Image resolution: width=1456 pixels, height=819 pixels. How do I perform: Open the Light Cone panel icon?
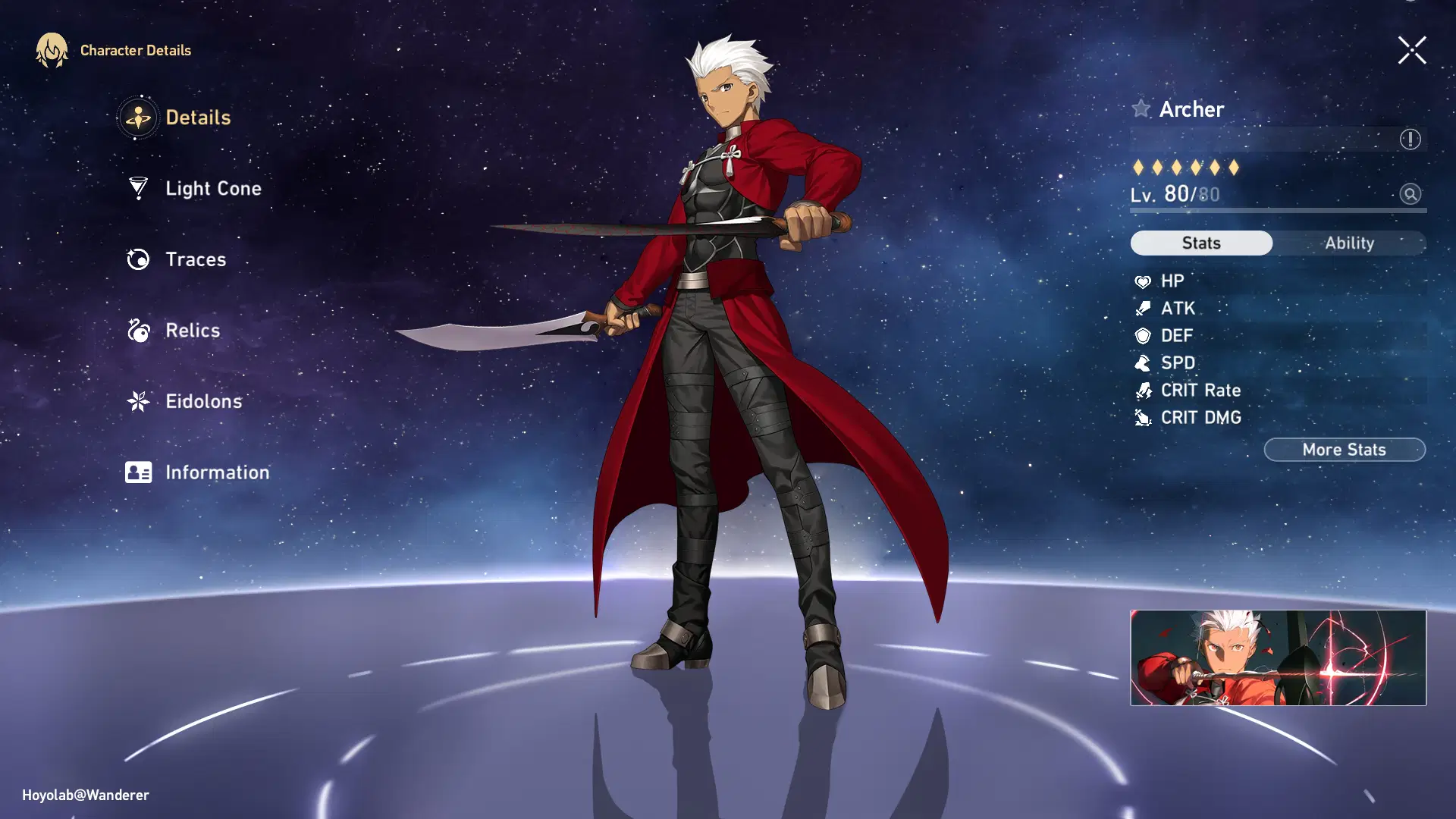pos(137,188)
